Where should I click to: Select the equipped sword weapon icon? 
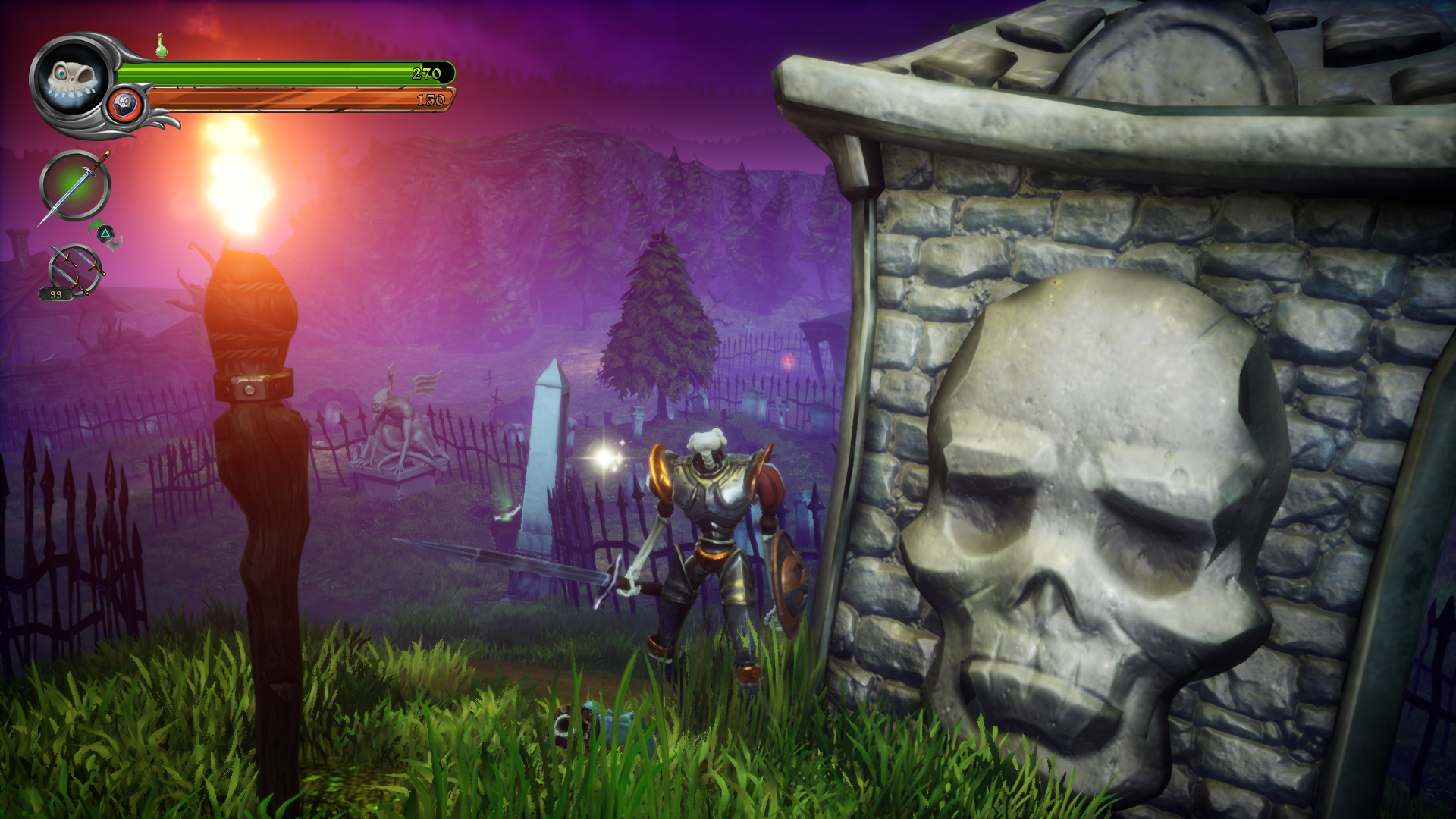(x=75, y=186)
